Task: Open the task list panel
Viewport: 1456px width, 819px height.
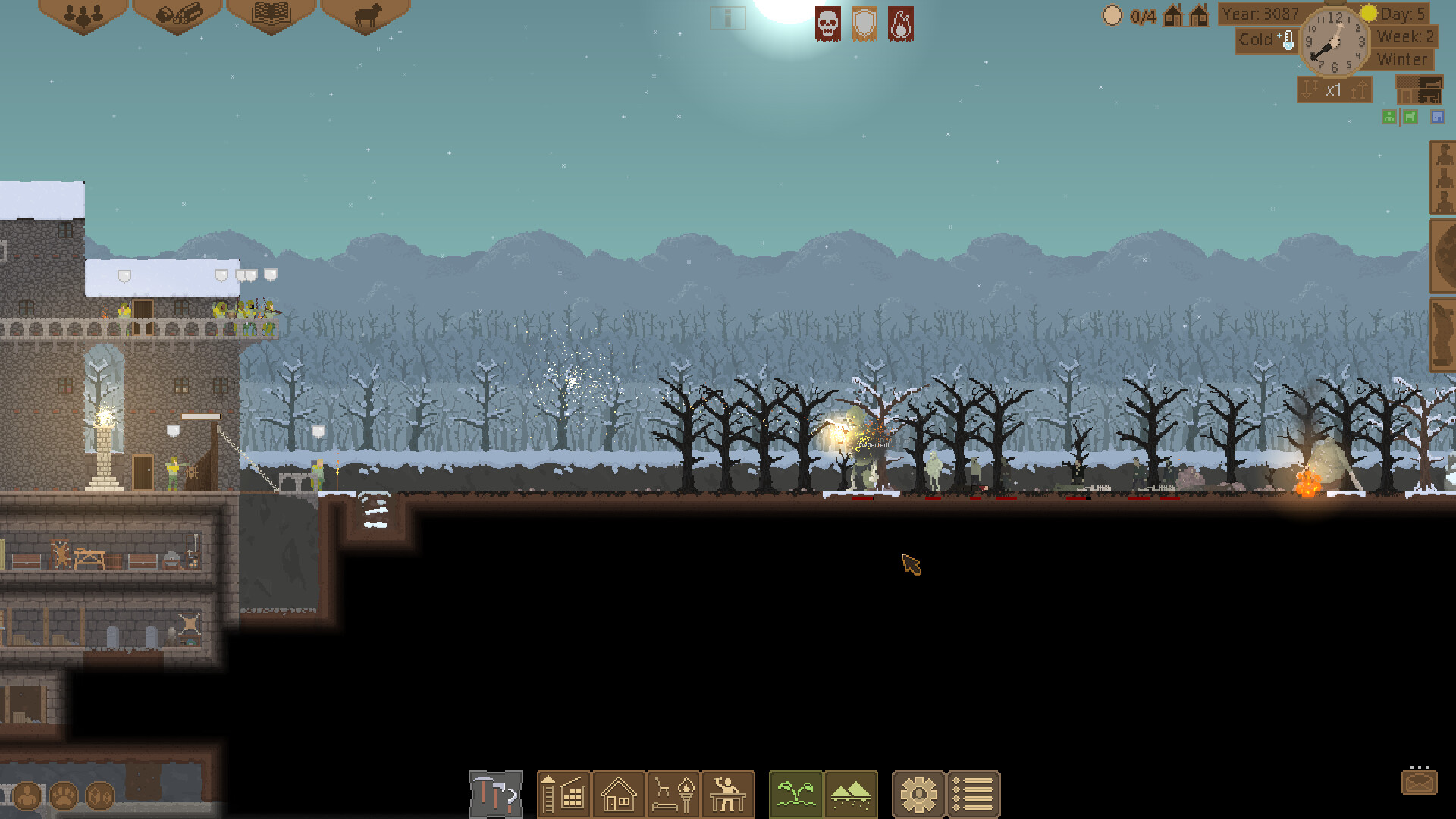Action: pos(973,793)
